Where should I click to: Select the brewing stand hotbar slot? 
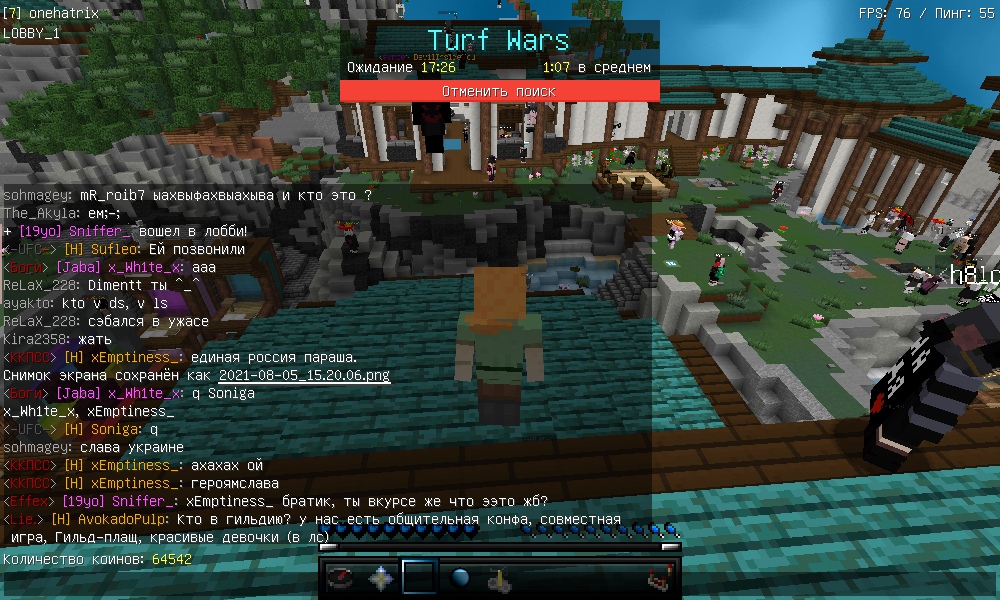pyautogui.click(x=499, y=578)
